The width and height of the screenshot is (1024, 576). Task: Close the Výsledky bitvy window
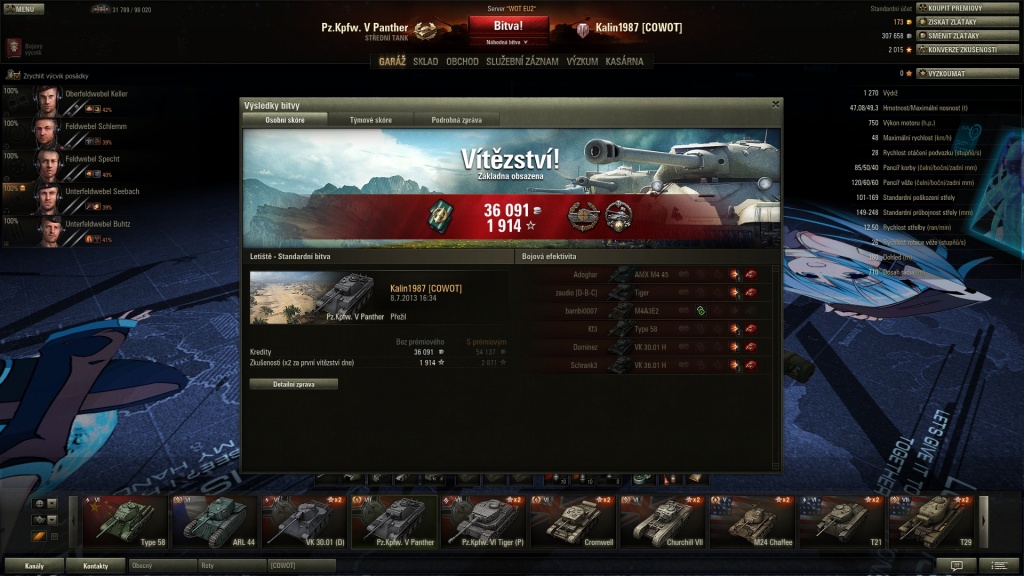pos(775,103)
